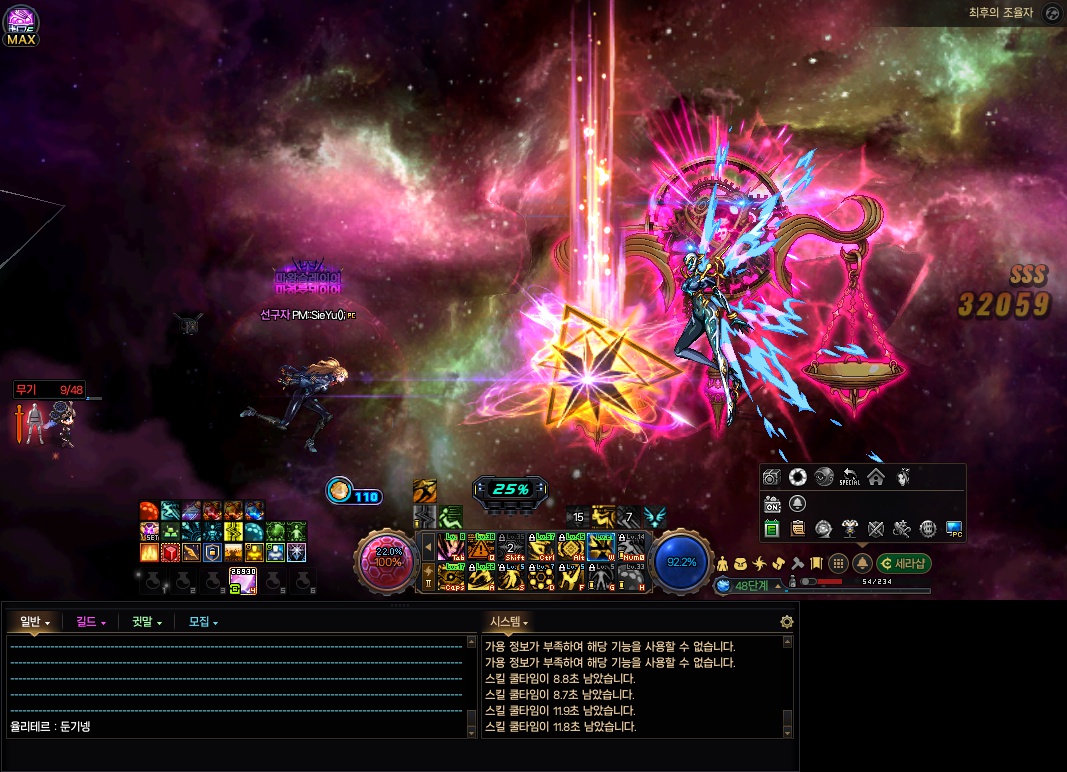Open the grid menu button
The height and width of the screenshot is (772, 1067).
coord(839,563)
